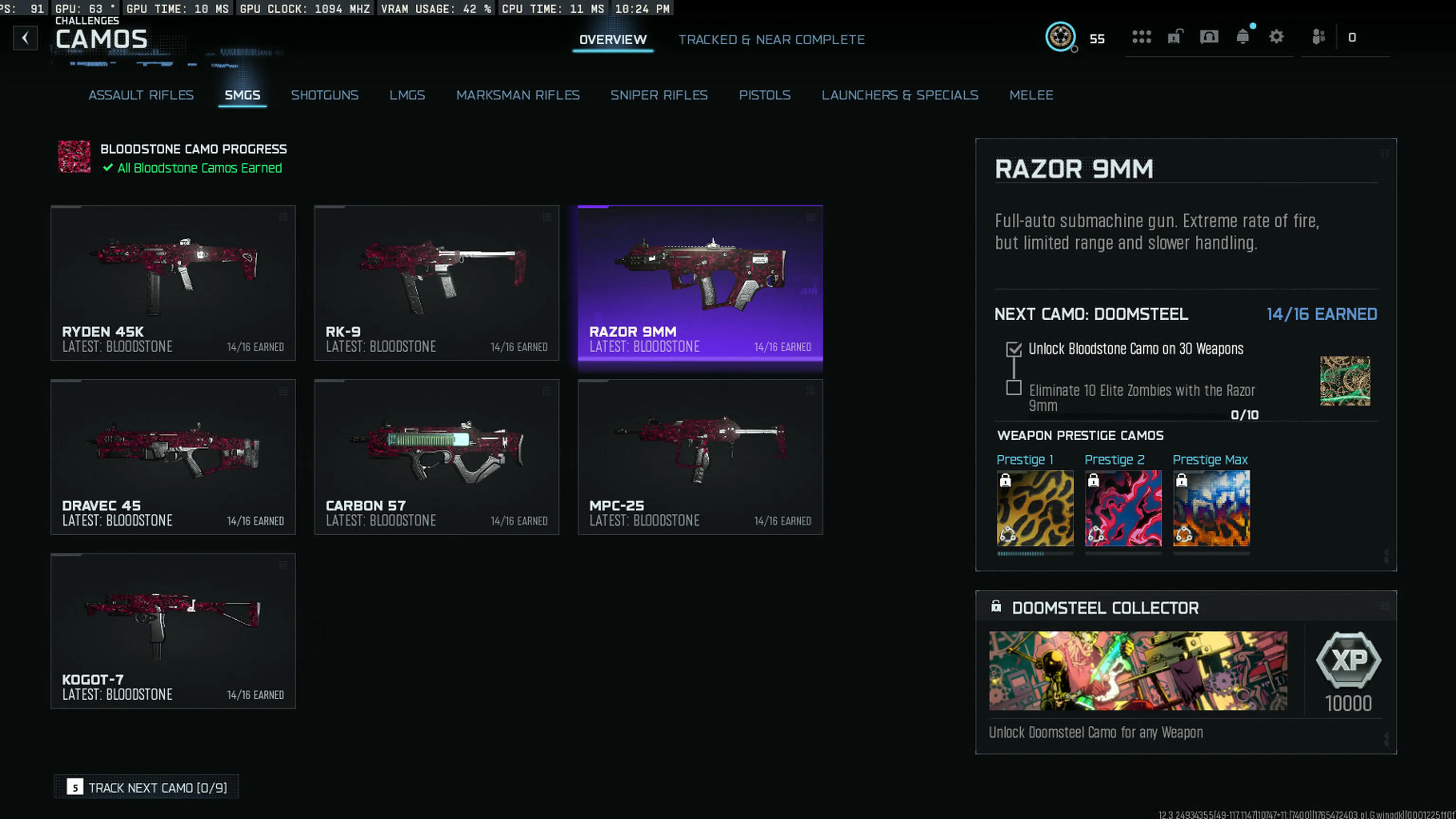
Task: Switch to the Tracked & Near Complete tab
Action: 772,40
